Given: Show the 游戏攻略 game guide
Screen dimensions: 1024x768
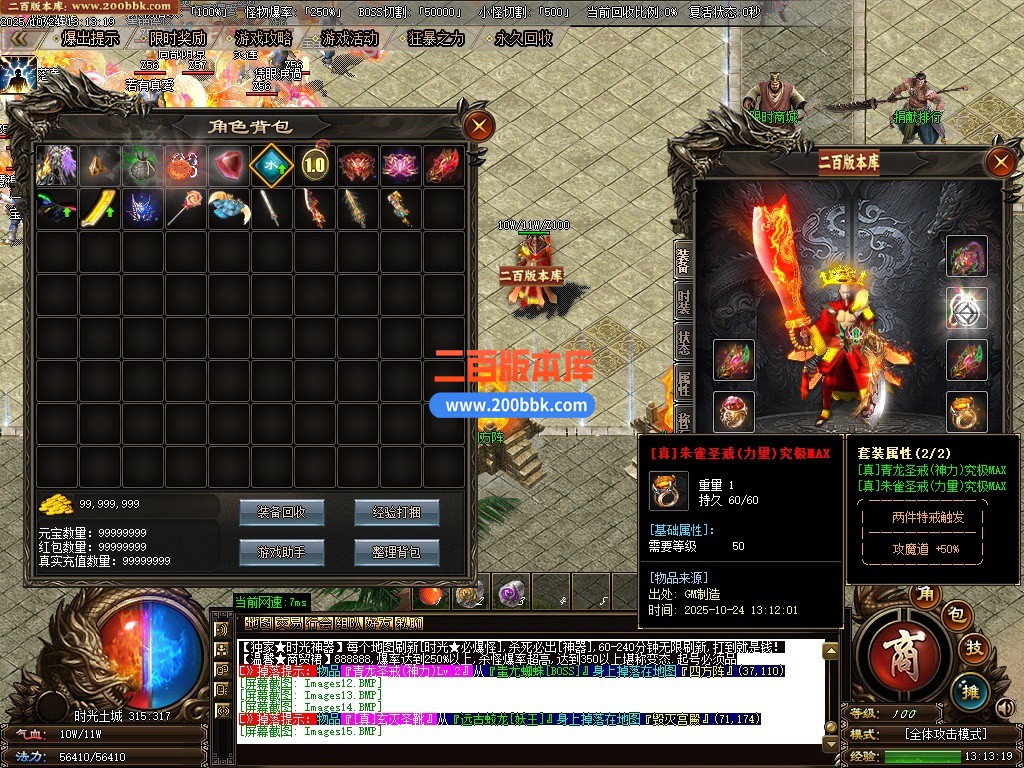Looking at the screenshot, I should pos(263,39).
